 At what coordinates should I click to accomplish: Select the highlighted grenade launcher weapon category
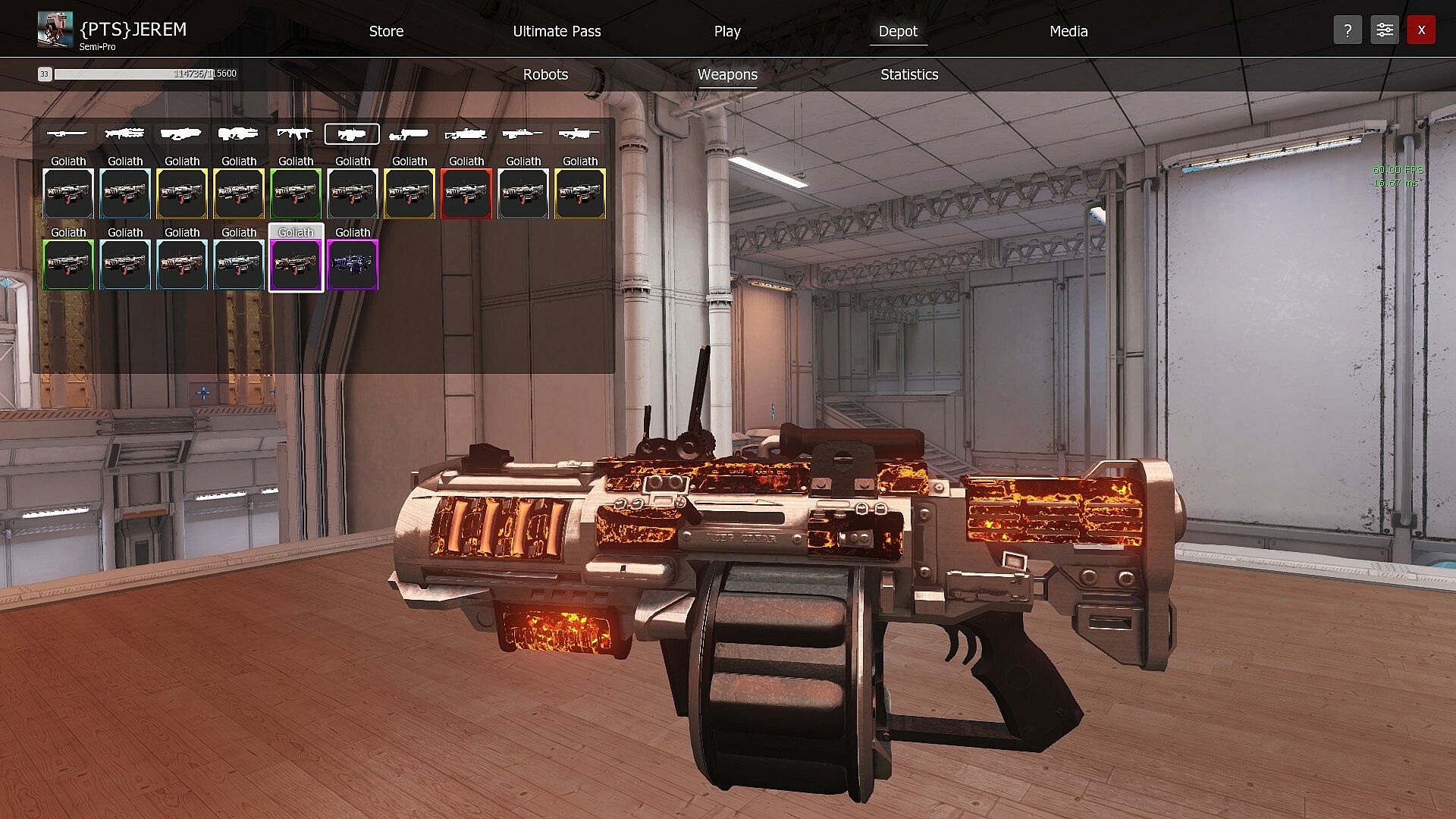tap(352, 134)
